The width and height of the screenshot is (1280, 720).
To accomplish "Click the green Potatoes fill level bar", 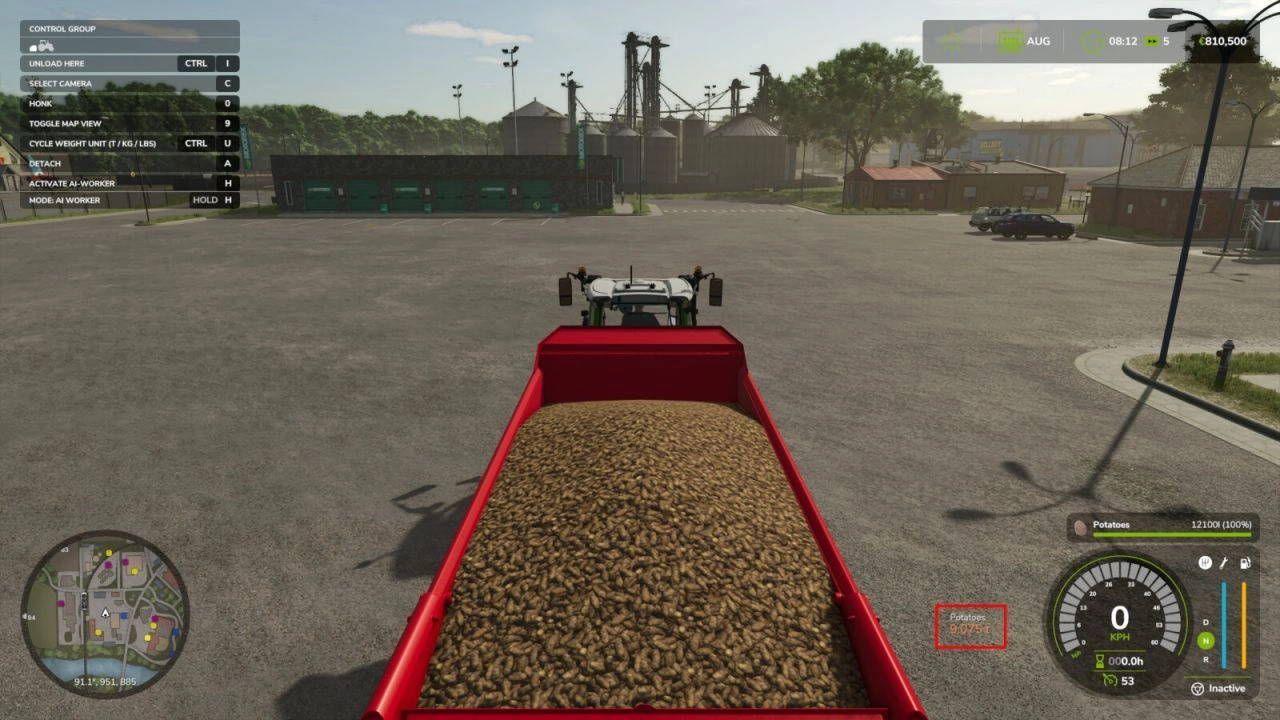I will click(x=1170, y=535).
